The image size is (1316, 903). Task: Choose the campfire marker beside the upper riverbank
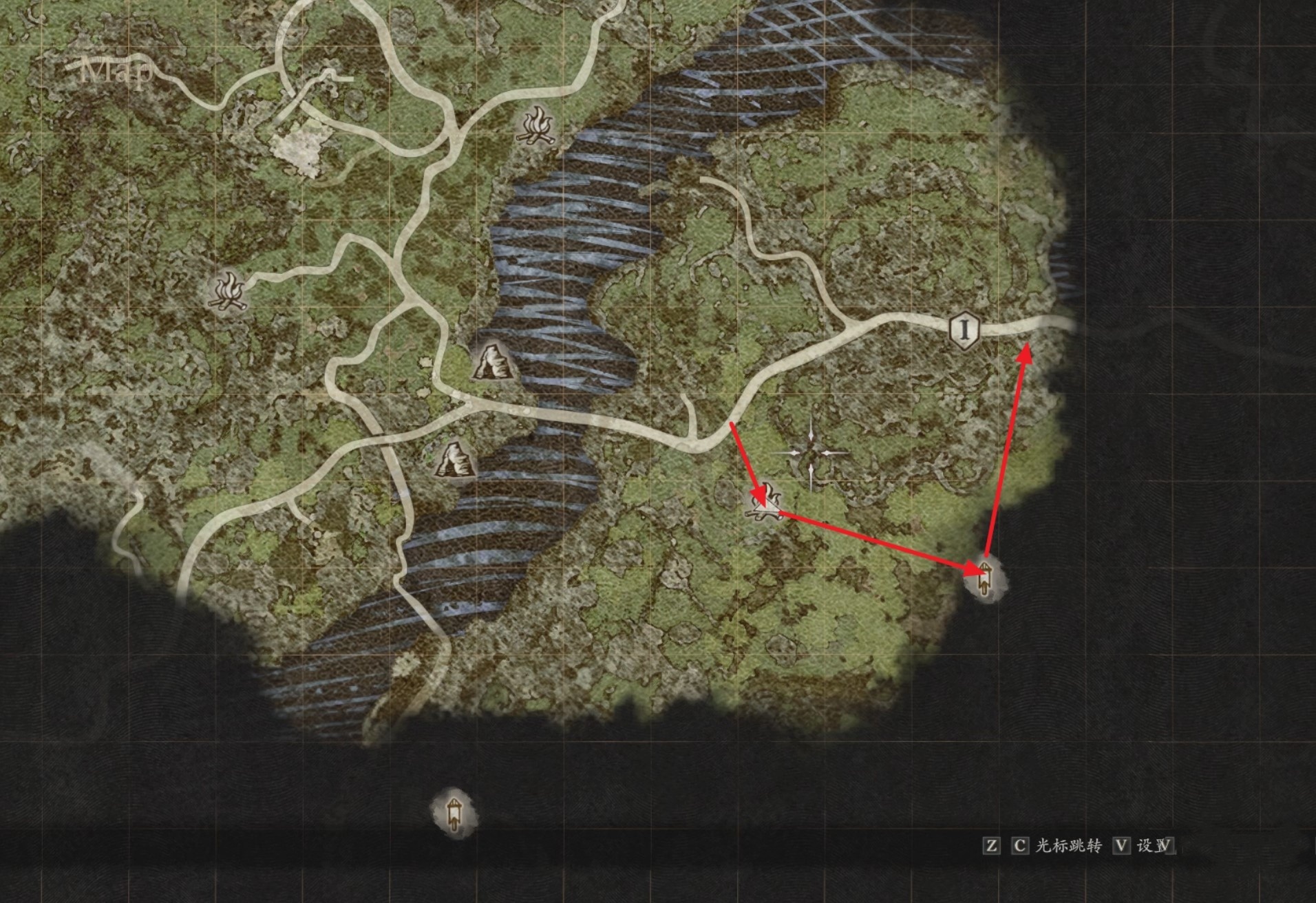(x=538, y=126)
